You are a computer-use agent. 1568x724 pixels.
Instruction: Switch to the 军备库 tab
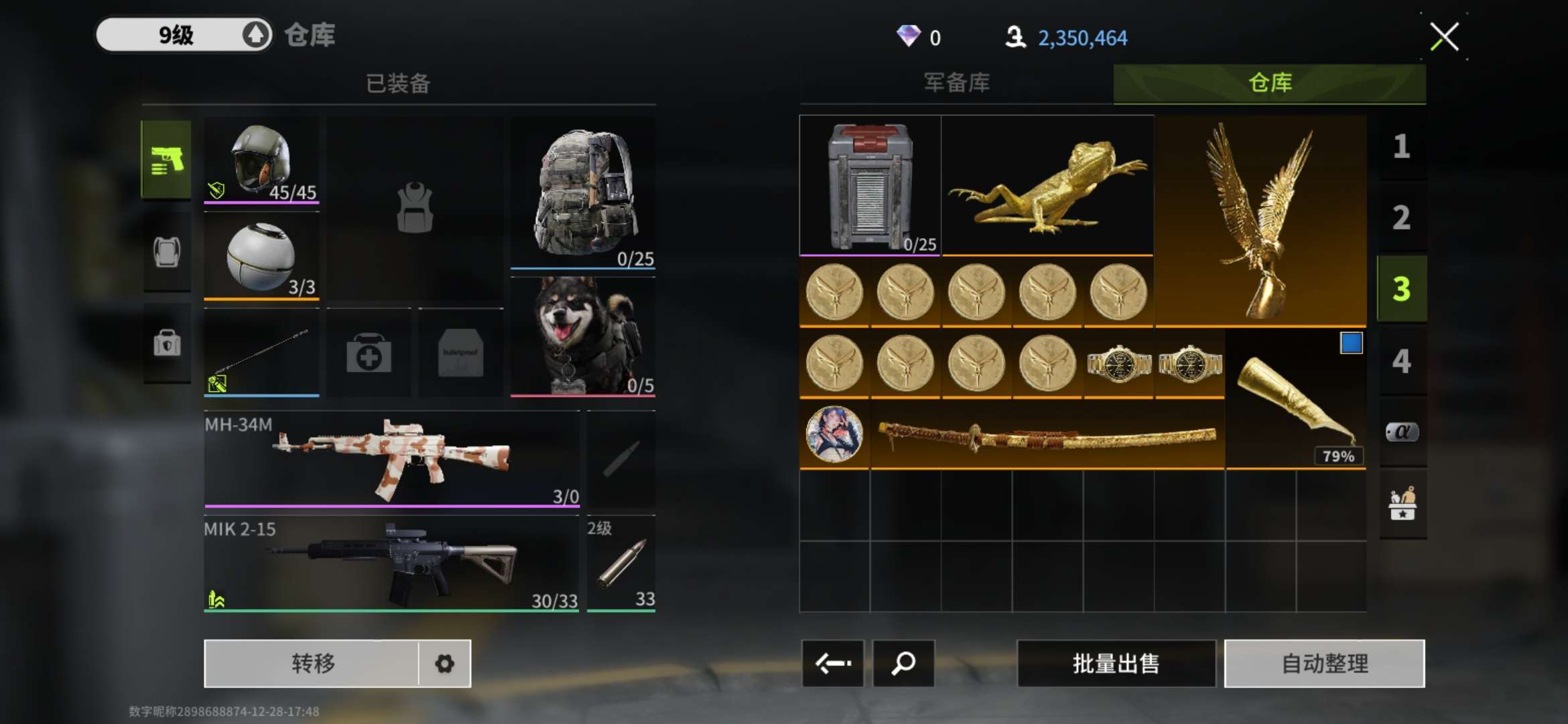(956, 83)
